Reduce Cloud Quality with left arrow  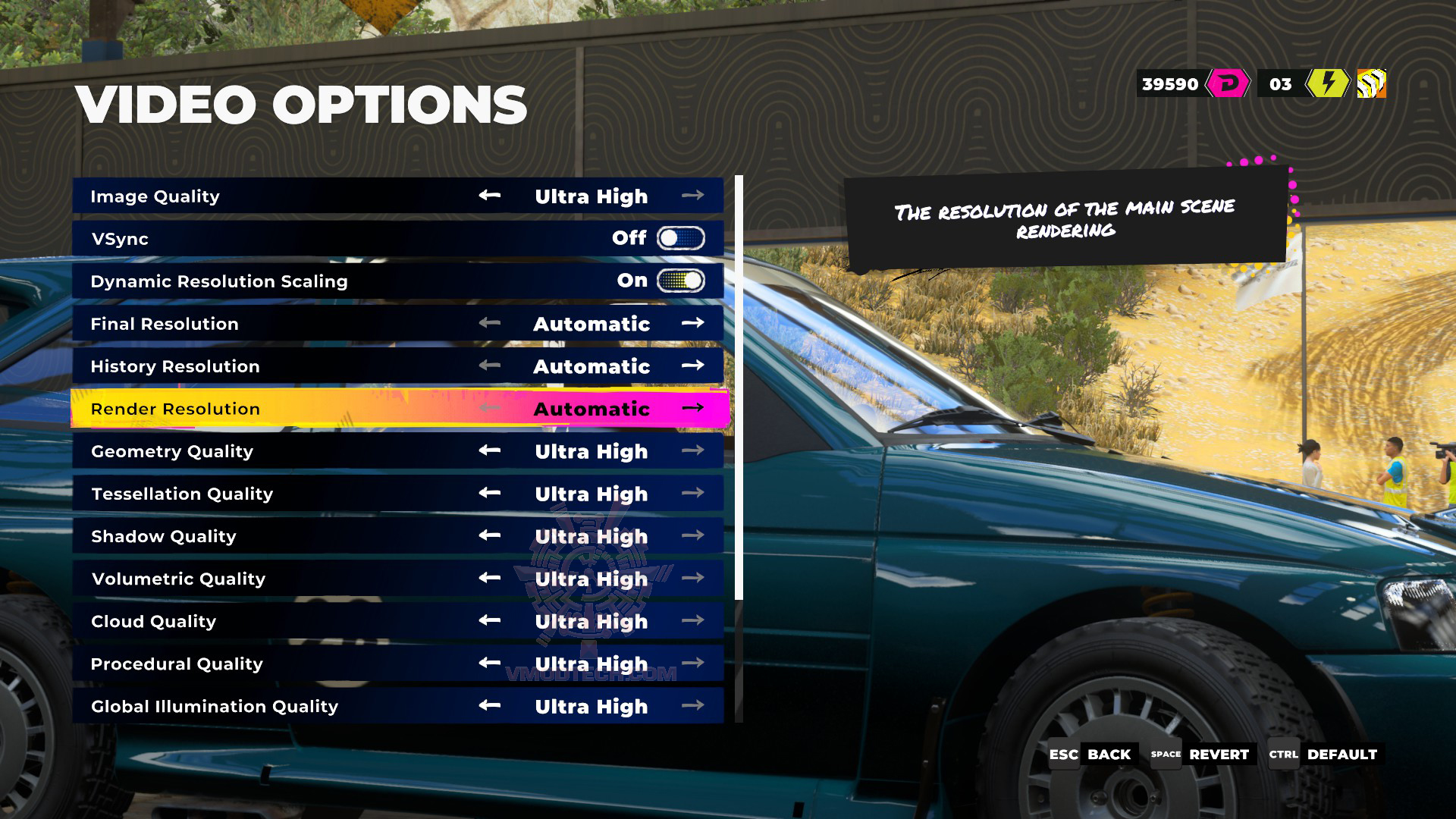[x=489, y=620]
